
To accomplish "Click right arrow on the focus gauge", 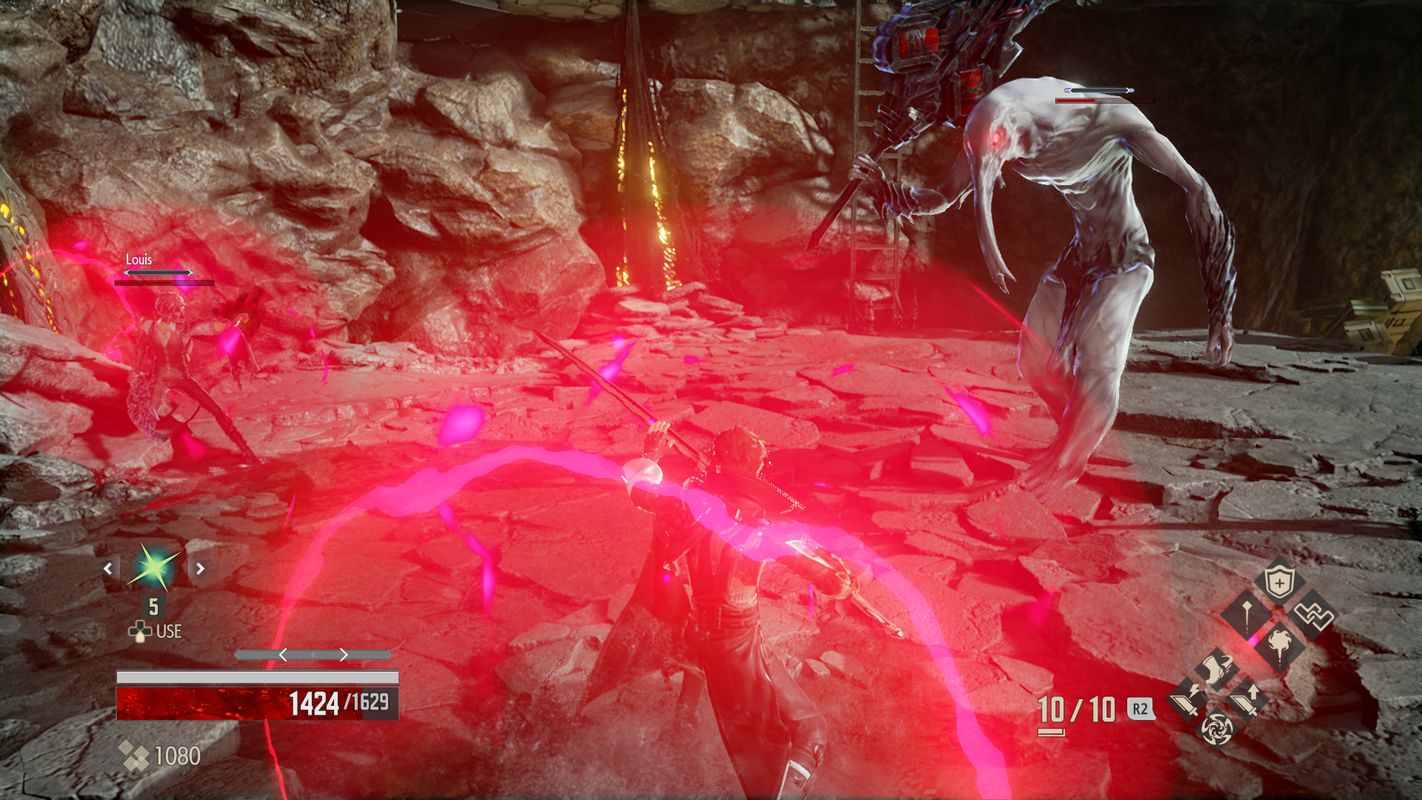I will (344, 654).
